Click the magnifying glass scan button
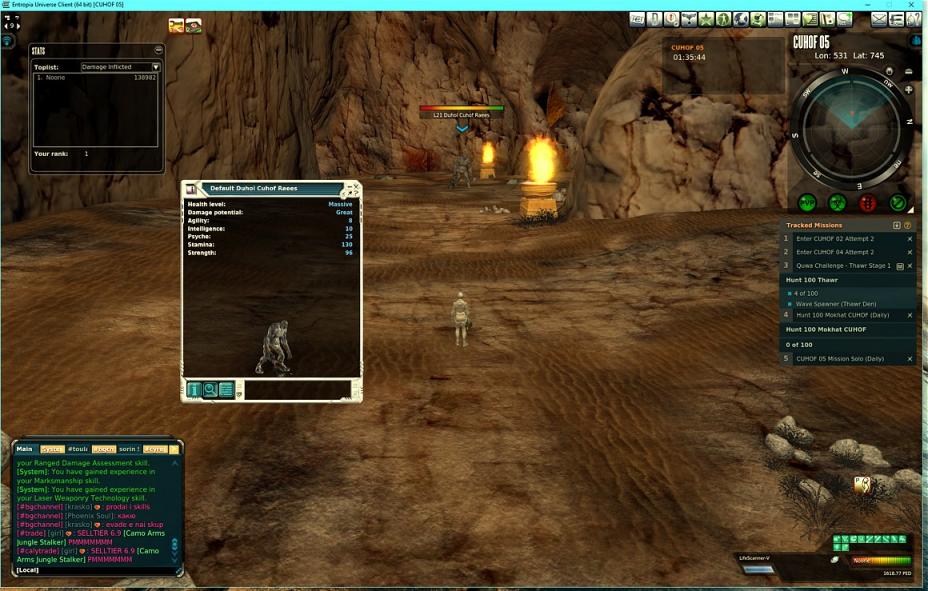This screenshot has width=928, height=591. 210,390
